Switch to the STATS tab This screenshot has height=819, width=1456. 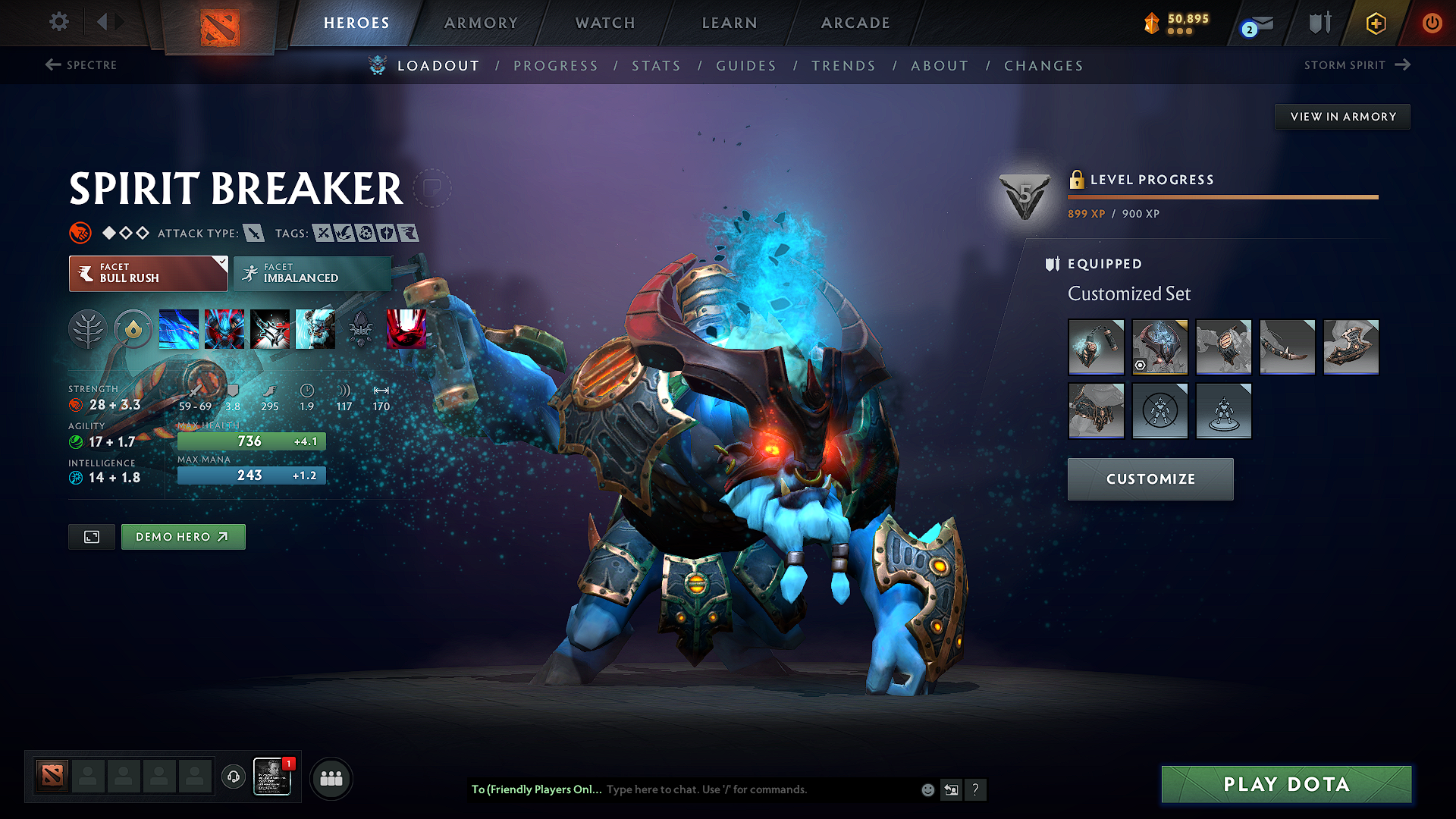point(657,65)
